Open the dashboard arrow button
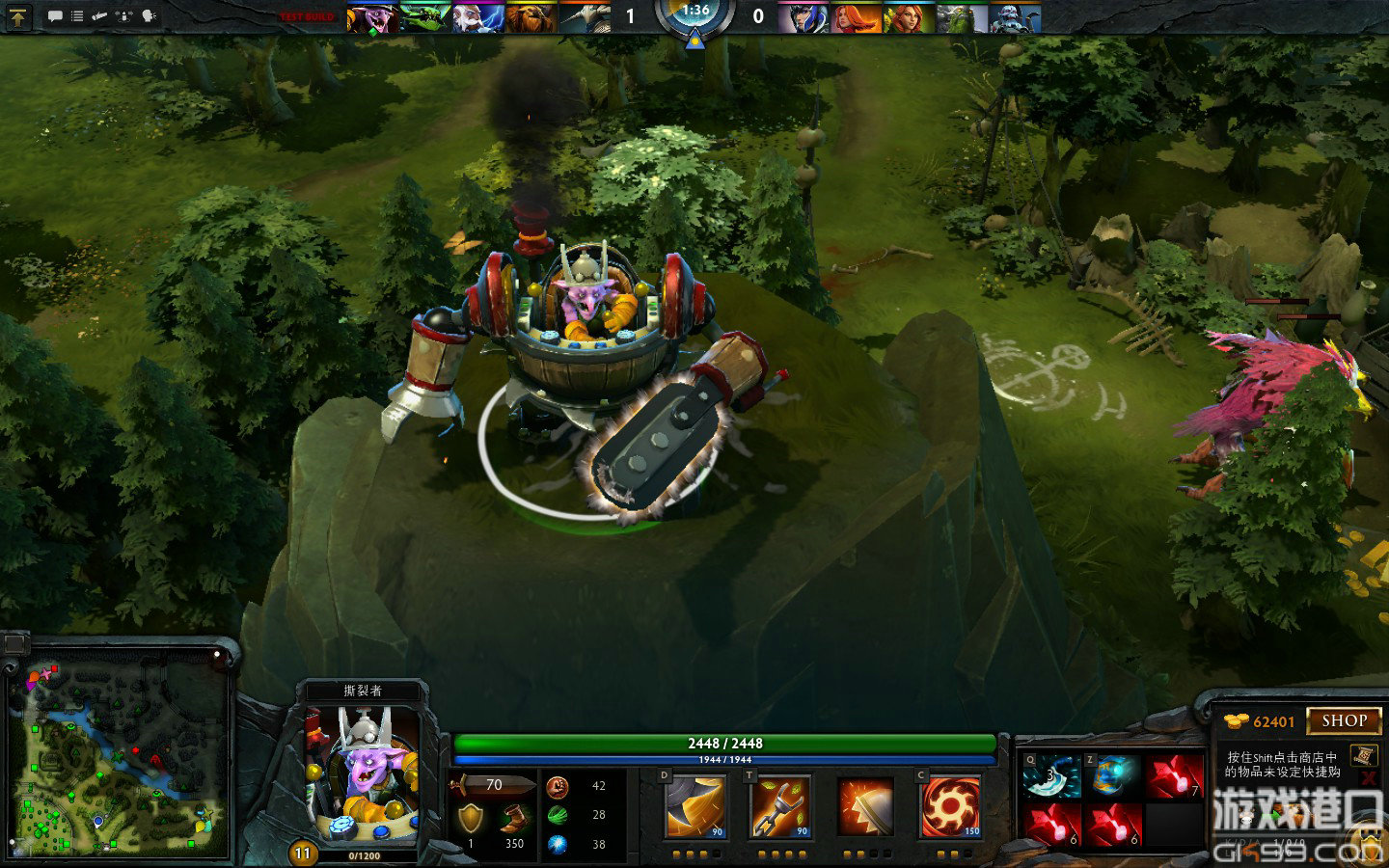Screen dimensions: 1389x868 pyautogui.click(x=19, y=15)
